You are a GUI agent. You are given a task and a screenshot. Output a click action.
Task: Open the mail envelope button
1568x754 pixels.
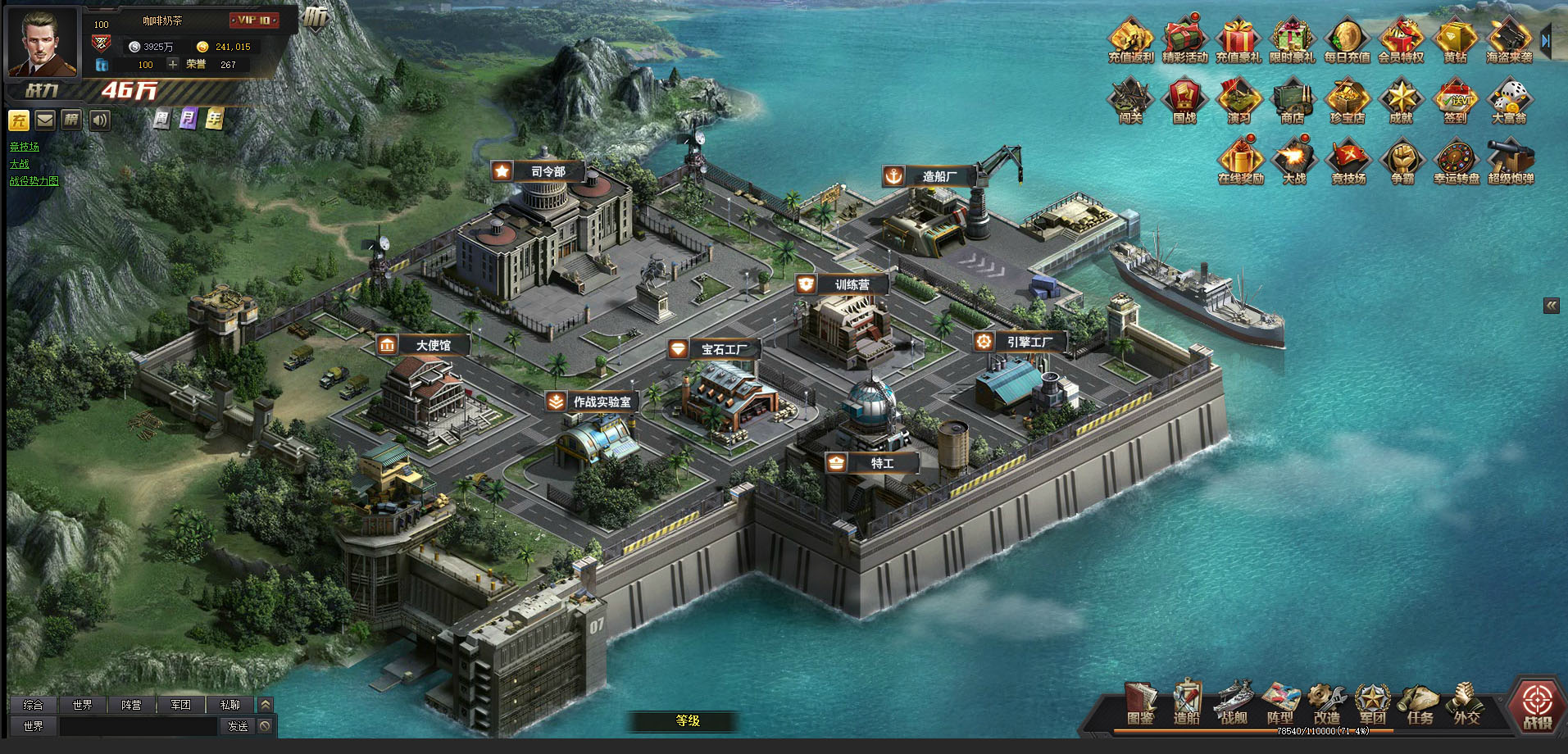[x=45, y=120]
